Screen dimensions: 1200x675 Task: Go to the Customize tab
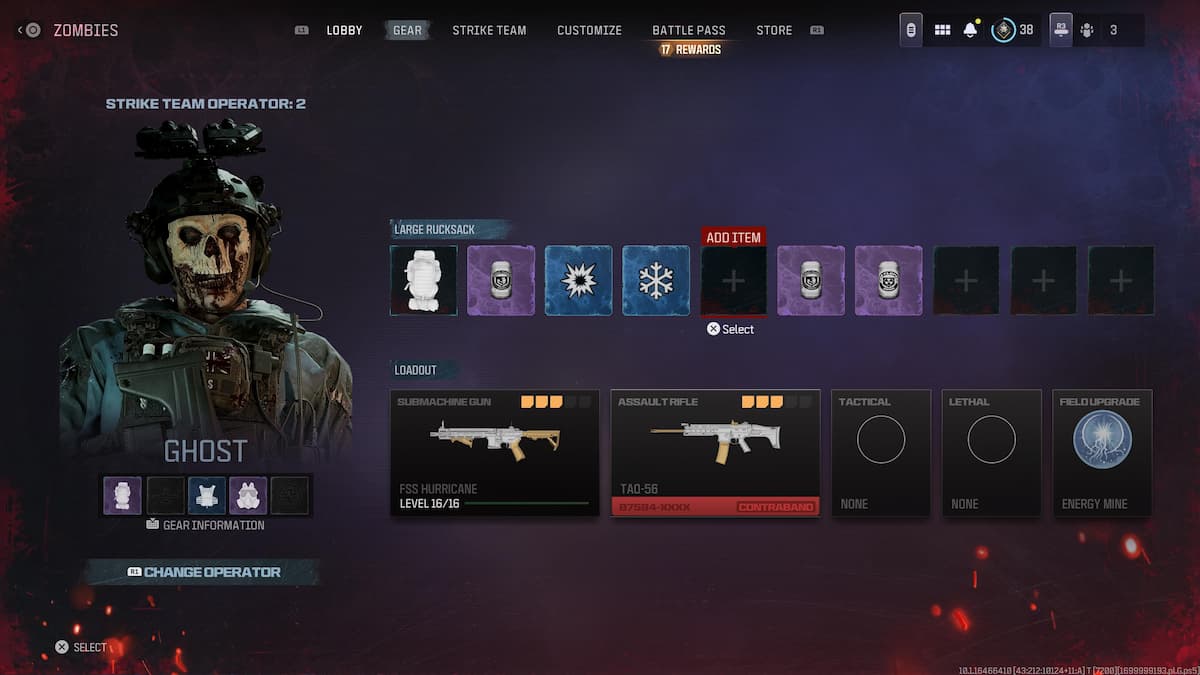pyautogui.click(x=589, y=30)
